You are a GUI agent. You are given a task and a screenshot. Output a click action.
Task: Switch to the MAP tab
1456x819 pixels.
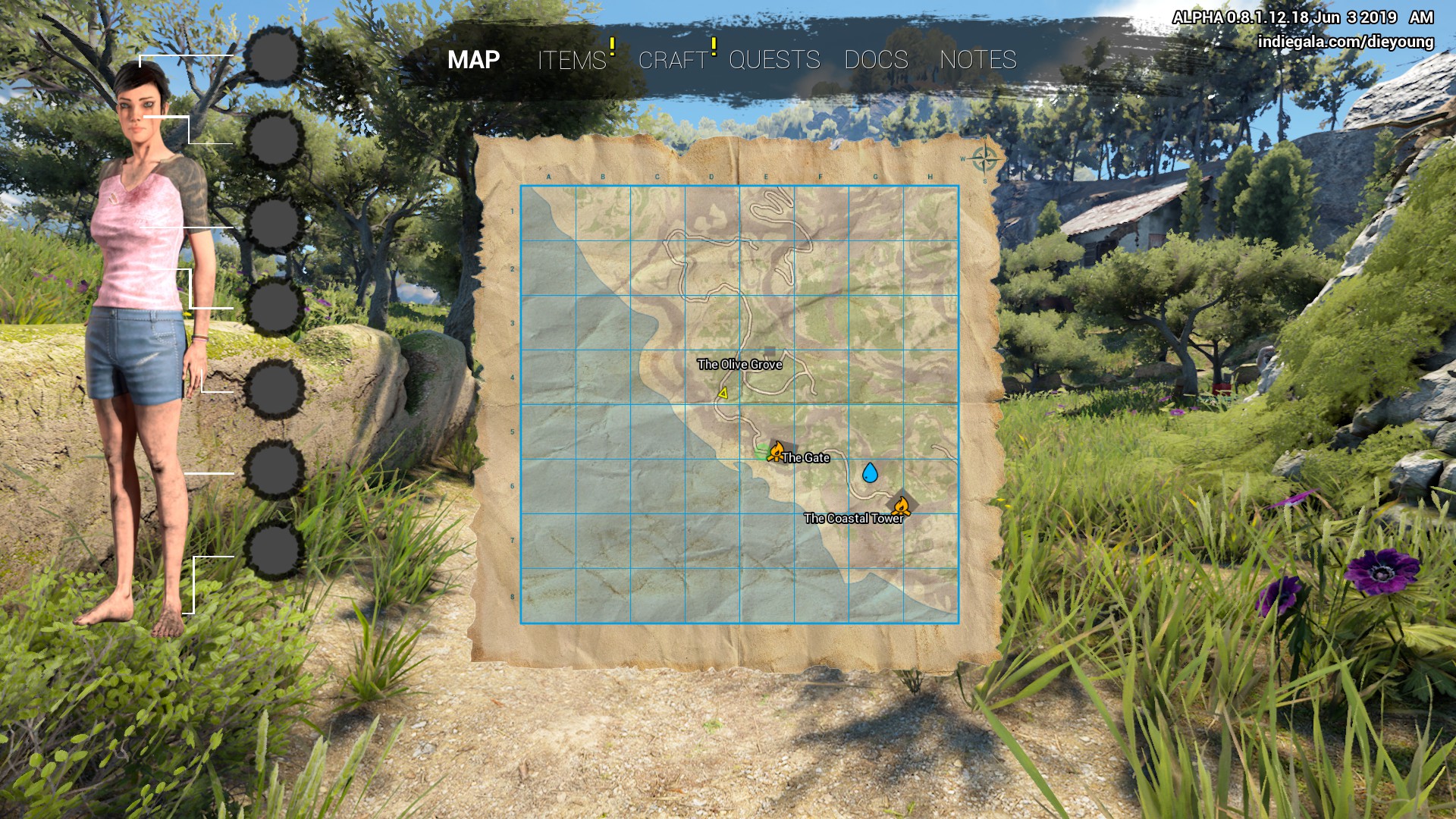[473, 60]
